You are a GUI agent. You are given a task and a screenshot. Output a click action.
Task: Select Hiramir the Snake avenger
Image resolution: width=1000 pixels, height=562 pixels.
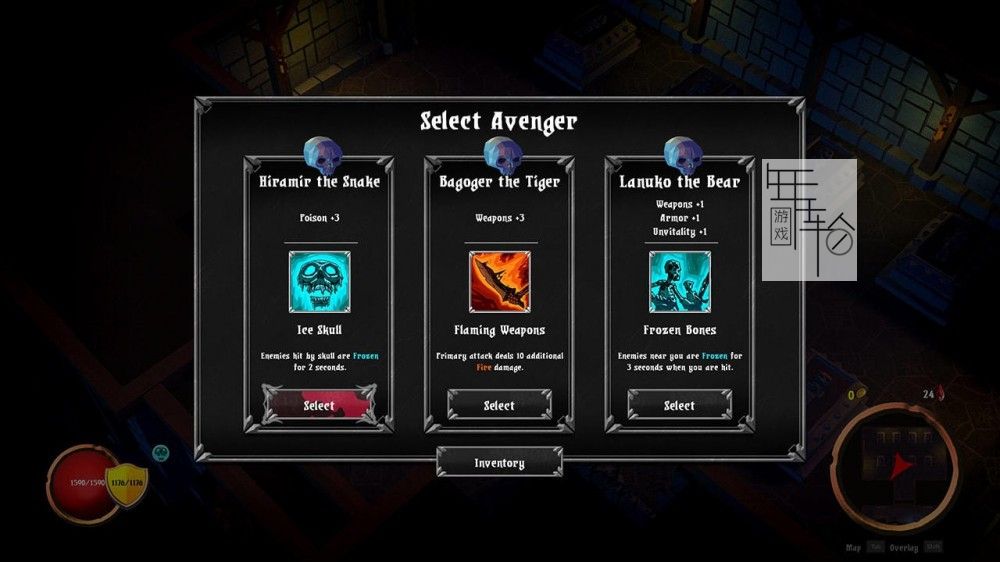[x=319, y=405]
